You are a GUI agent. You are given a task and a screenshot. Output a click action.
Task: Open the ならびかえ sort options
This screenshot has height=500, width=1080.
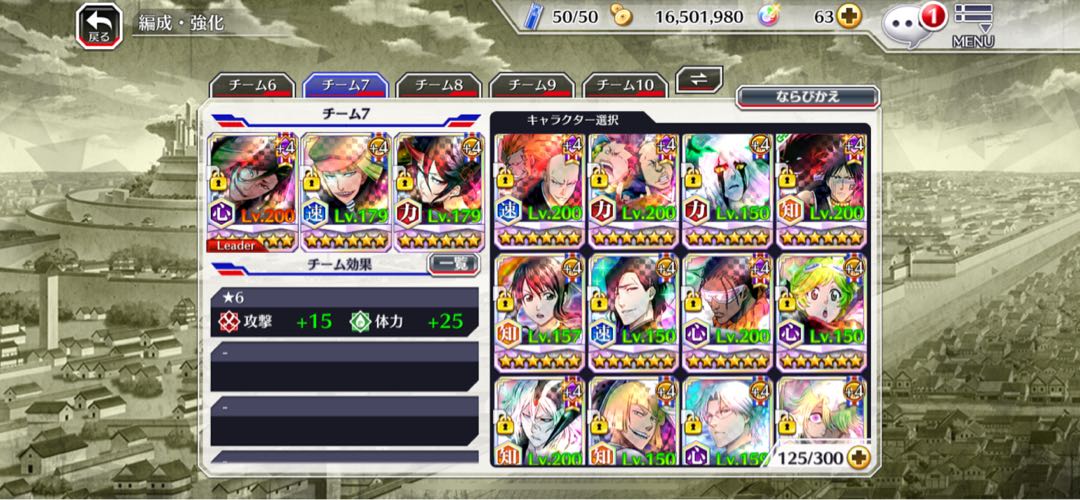click(x=808, y=97)
